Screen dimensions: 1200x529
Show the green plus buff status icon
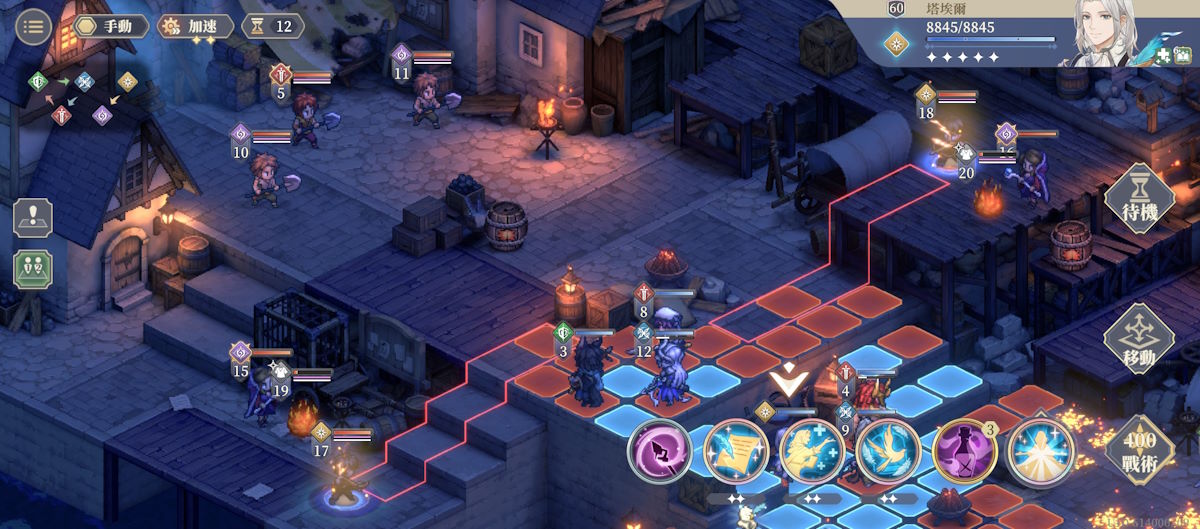(x=1164, y=57)
